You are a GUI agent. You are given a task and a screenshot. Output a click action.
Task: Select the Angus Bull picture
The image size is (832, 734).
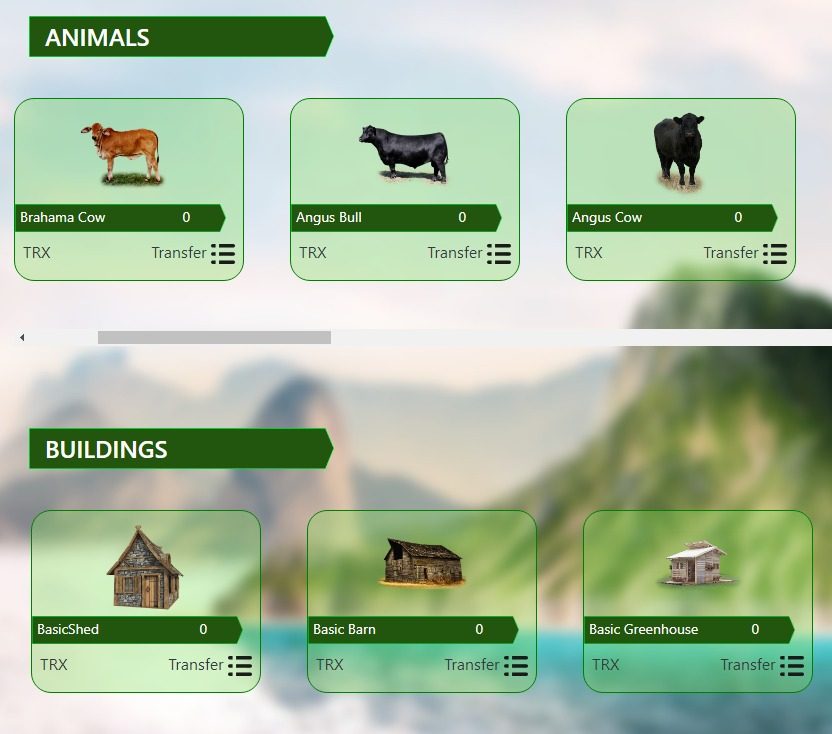[x=404, y=153]
